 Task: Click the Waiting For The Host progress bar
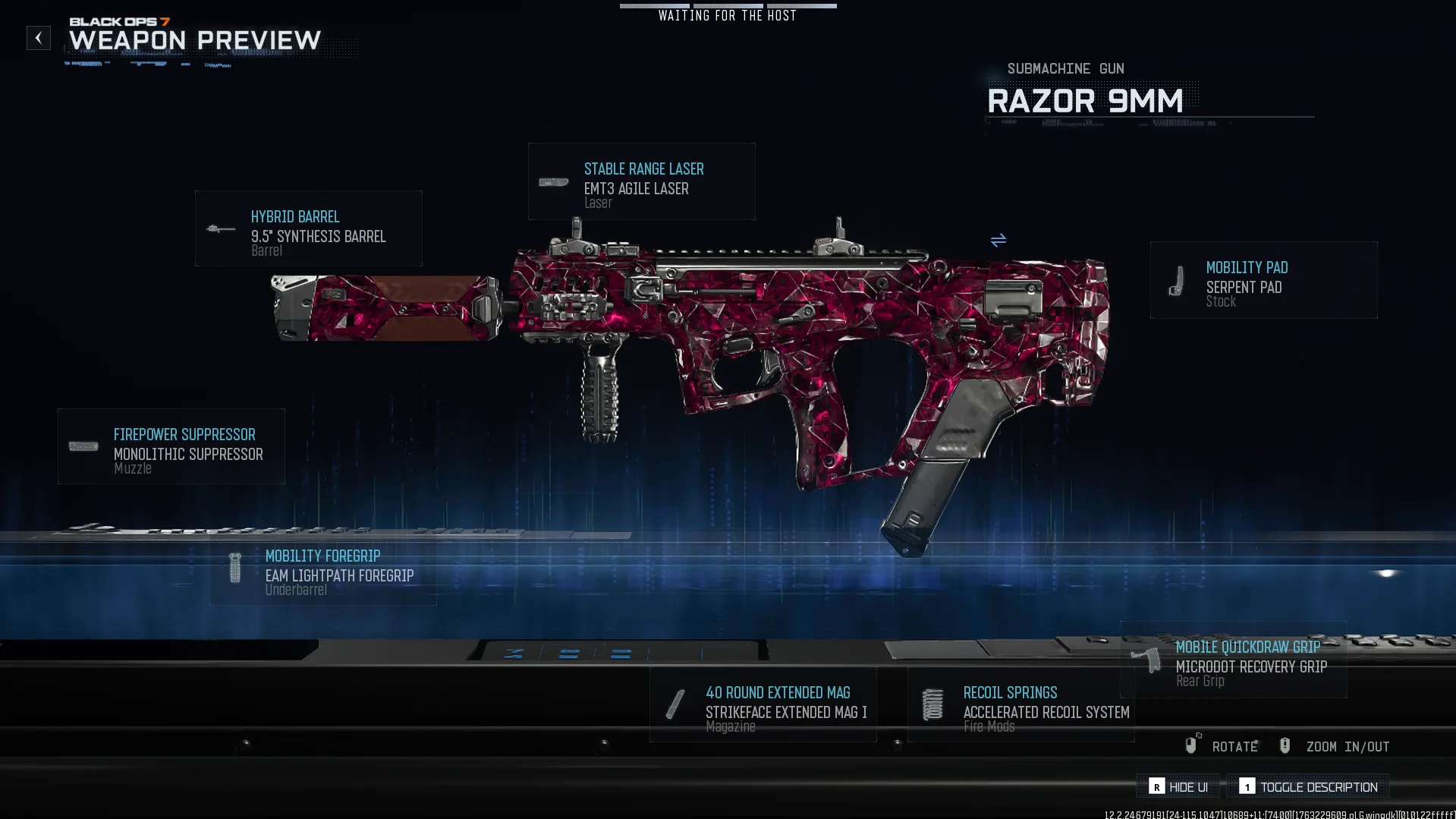point(728,6)
